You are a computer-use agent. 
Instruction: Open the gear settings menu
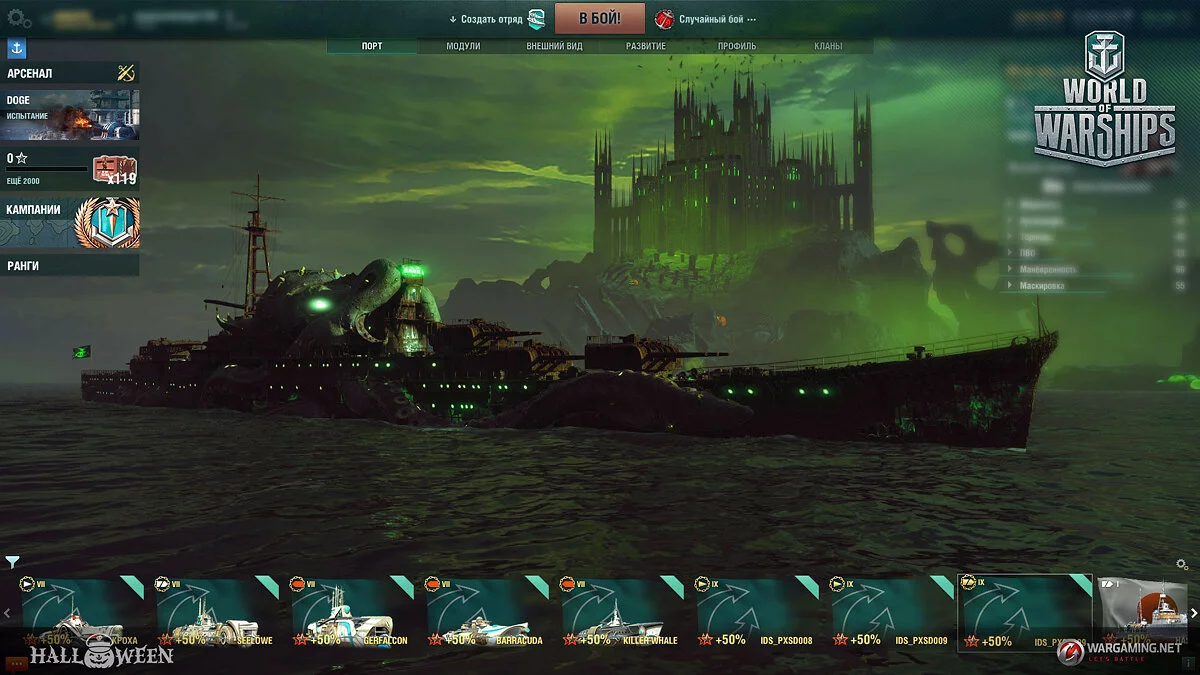(x=19, y=18)
